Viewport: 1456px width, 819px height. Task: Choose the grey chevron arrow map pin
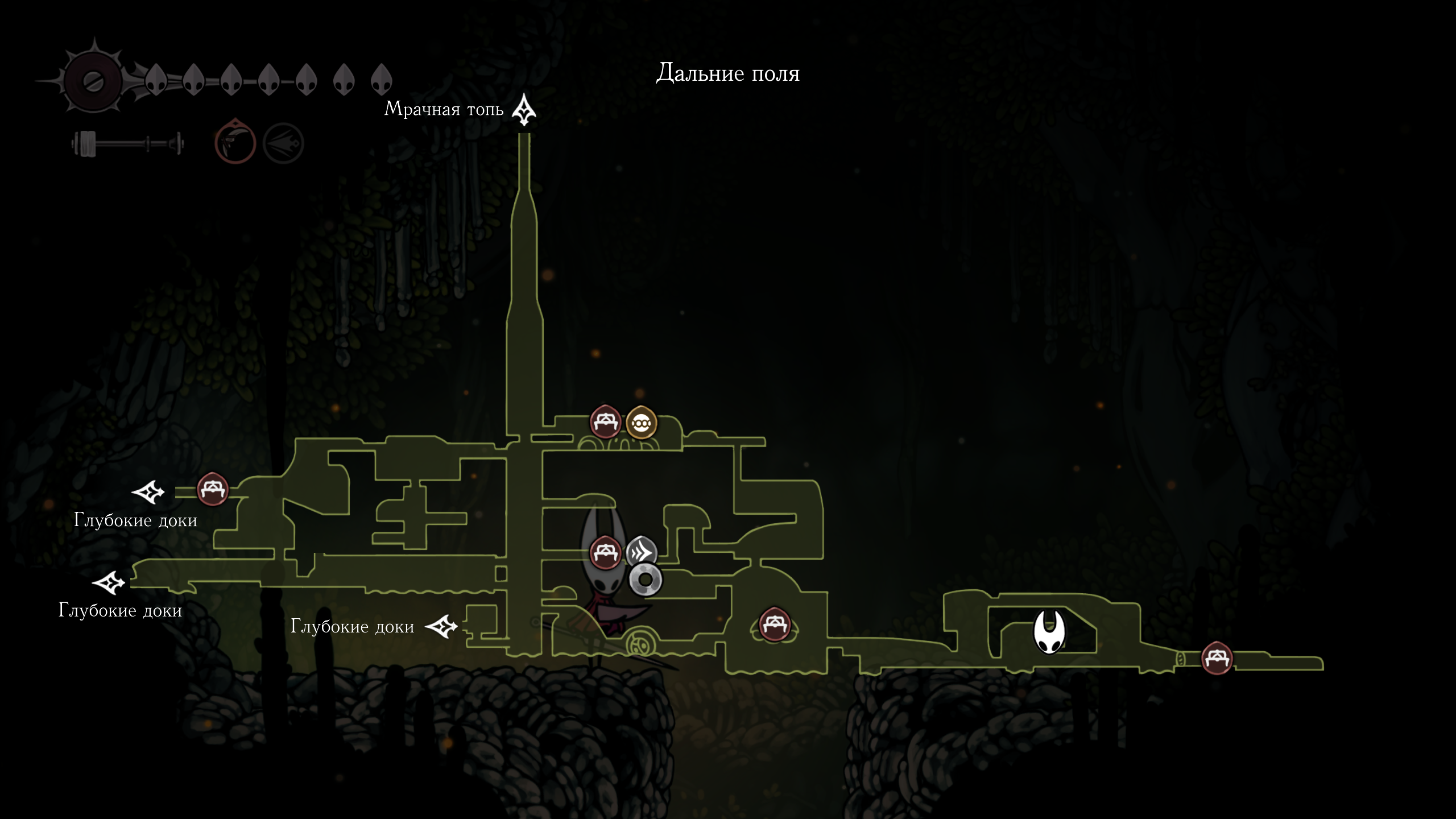(x=642, y=551)
